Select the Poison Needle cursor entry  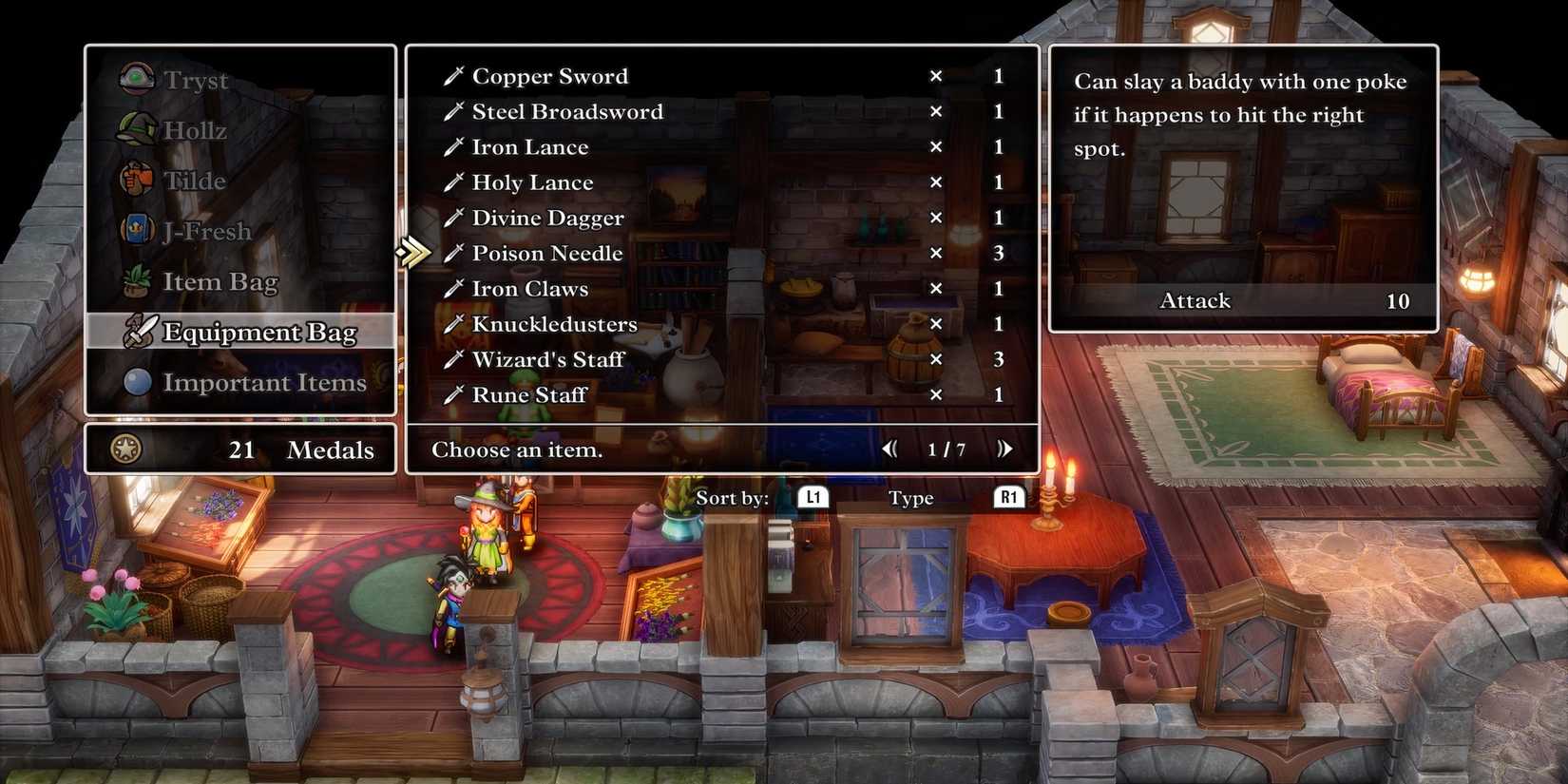pos(546,253)
